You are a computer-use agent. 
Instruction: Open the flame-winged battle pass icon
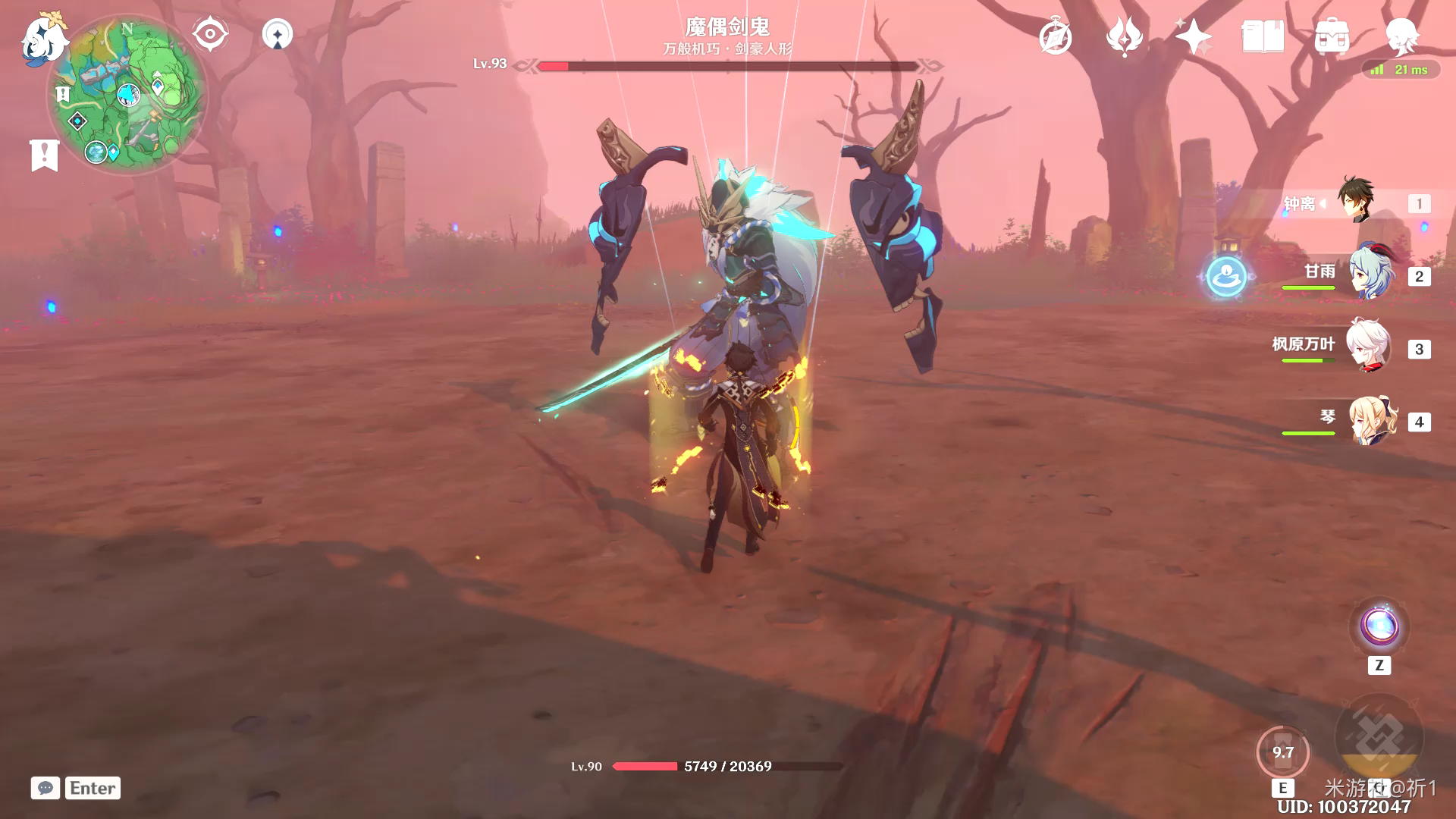click(1124, 37)
